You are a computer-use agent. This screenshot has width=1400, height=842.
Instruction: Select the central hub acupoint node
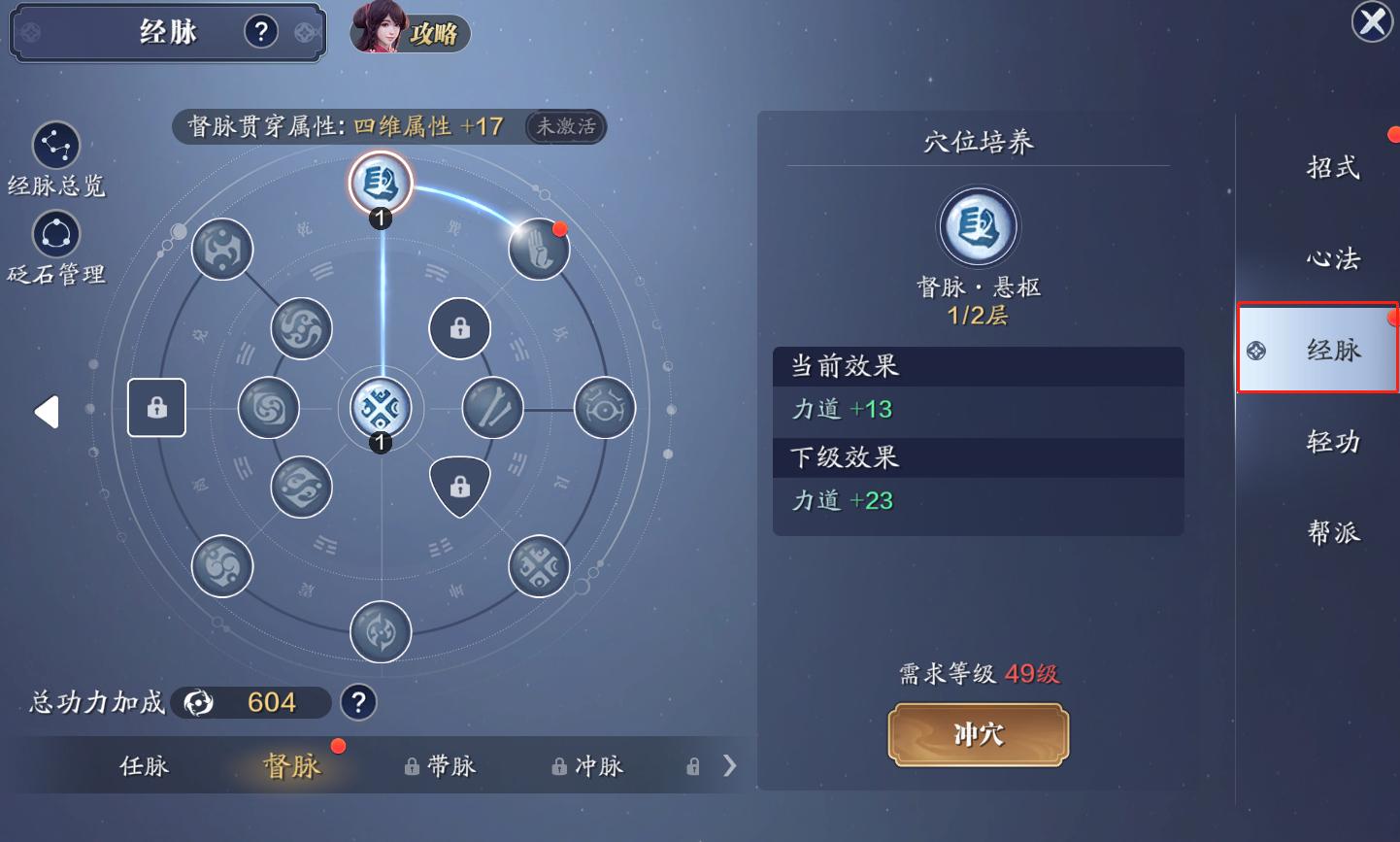click(x=381, y=408)
